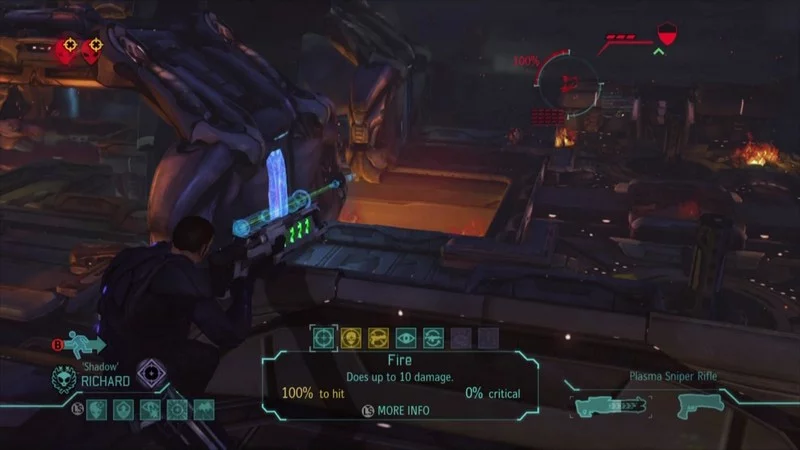This screenshot has height=450, width=800.
Task: Activate the eye Overwatch ability
Action: click(x=406, y=338)
